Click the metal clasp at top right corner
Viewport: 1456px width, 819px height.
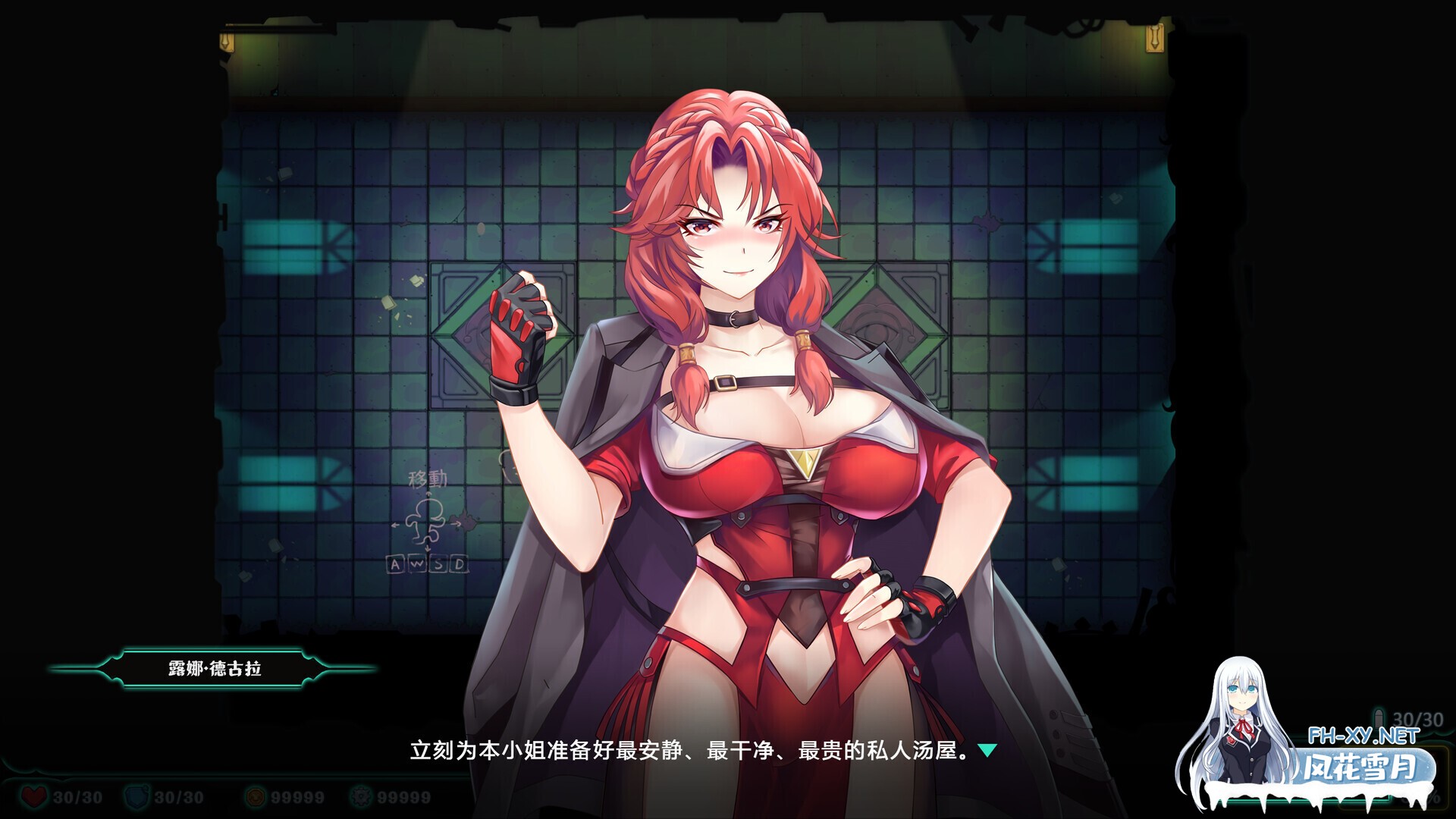click(x=1154, y=38)
